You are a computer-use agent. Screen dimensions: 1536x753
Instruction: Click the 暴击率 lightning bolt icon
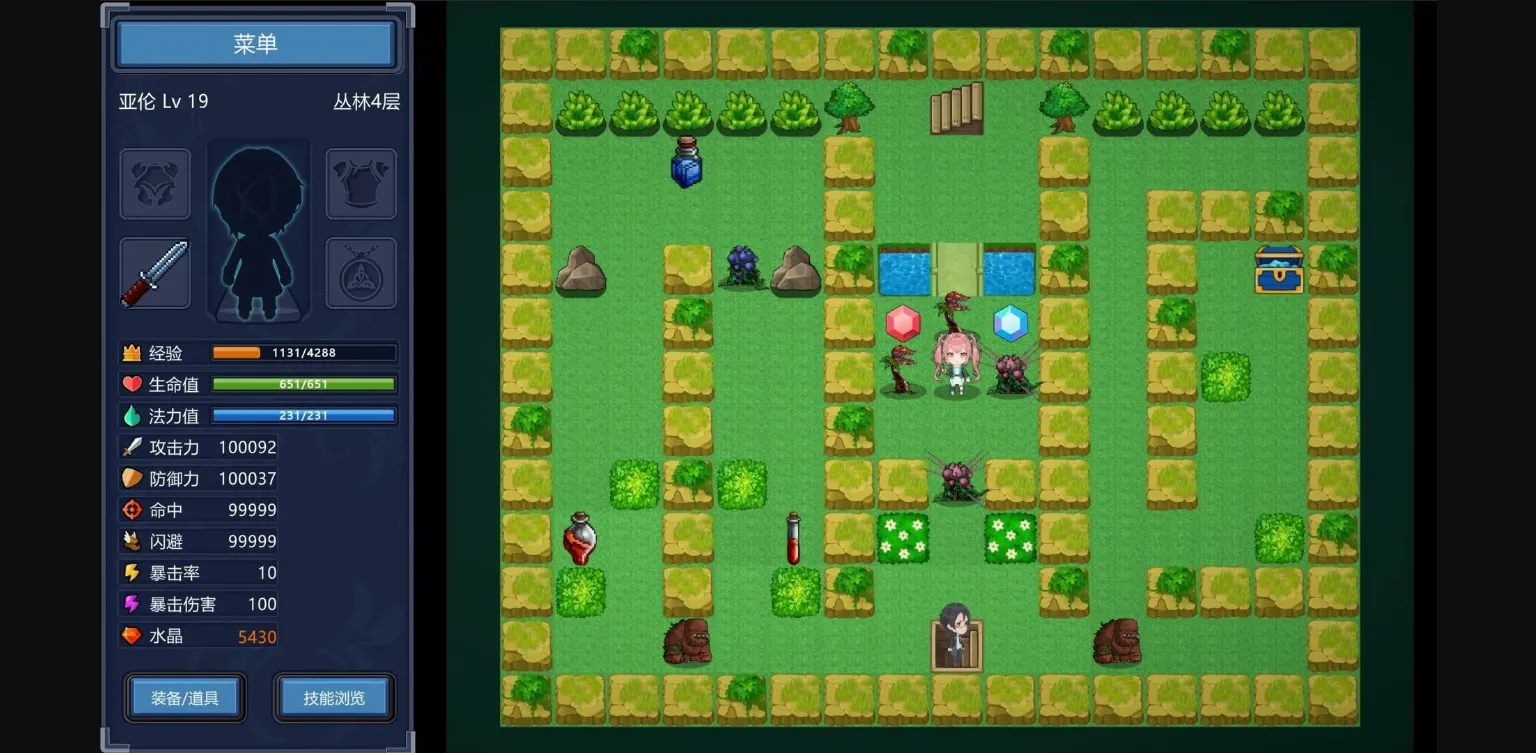[x=131, y=572]
